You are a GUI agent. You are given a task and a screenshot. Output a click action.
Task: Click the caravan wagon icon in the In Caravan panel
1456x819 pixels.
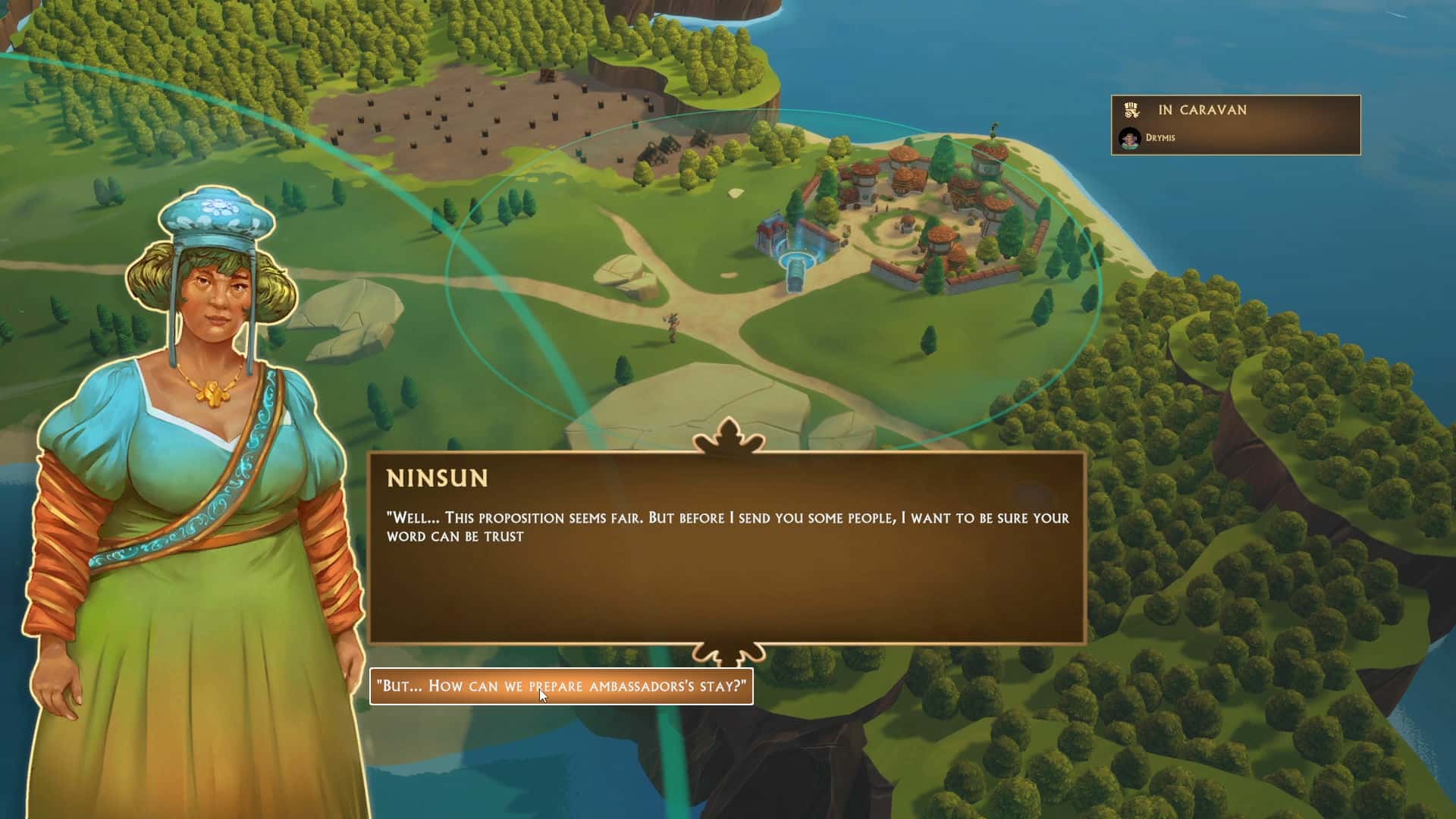pyautogui.click(x=1131, y=110)
